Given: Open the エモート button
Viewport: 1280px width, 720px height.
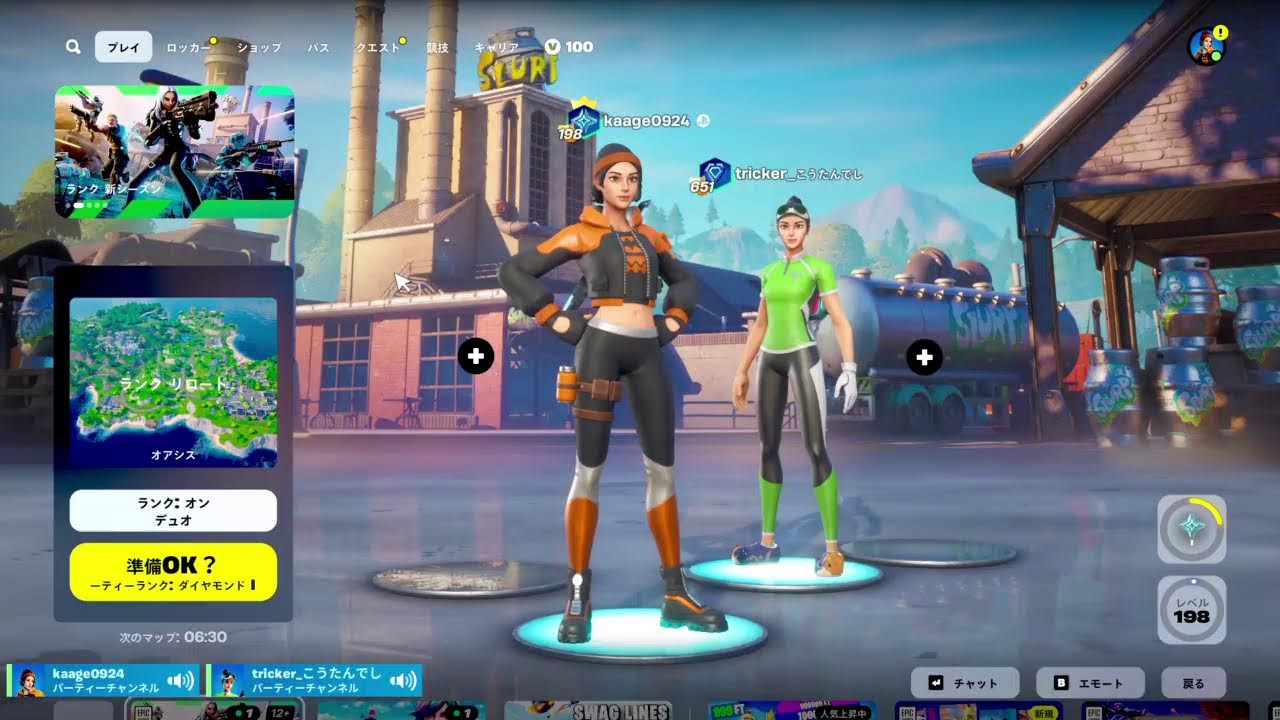Looking at the screenshot, I should pos(1090,683).
